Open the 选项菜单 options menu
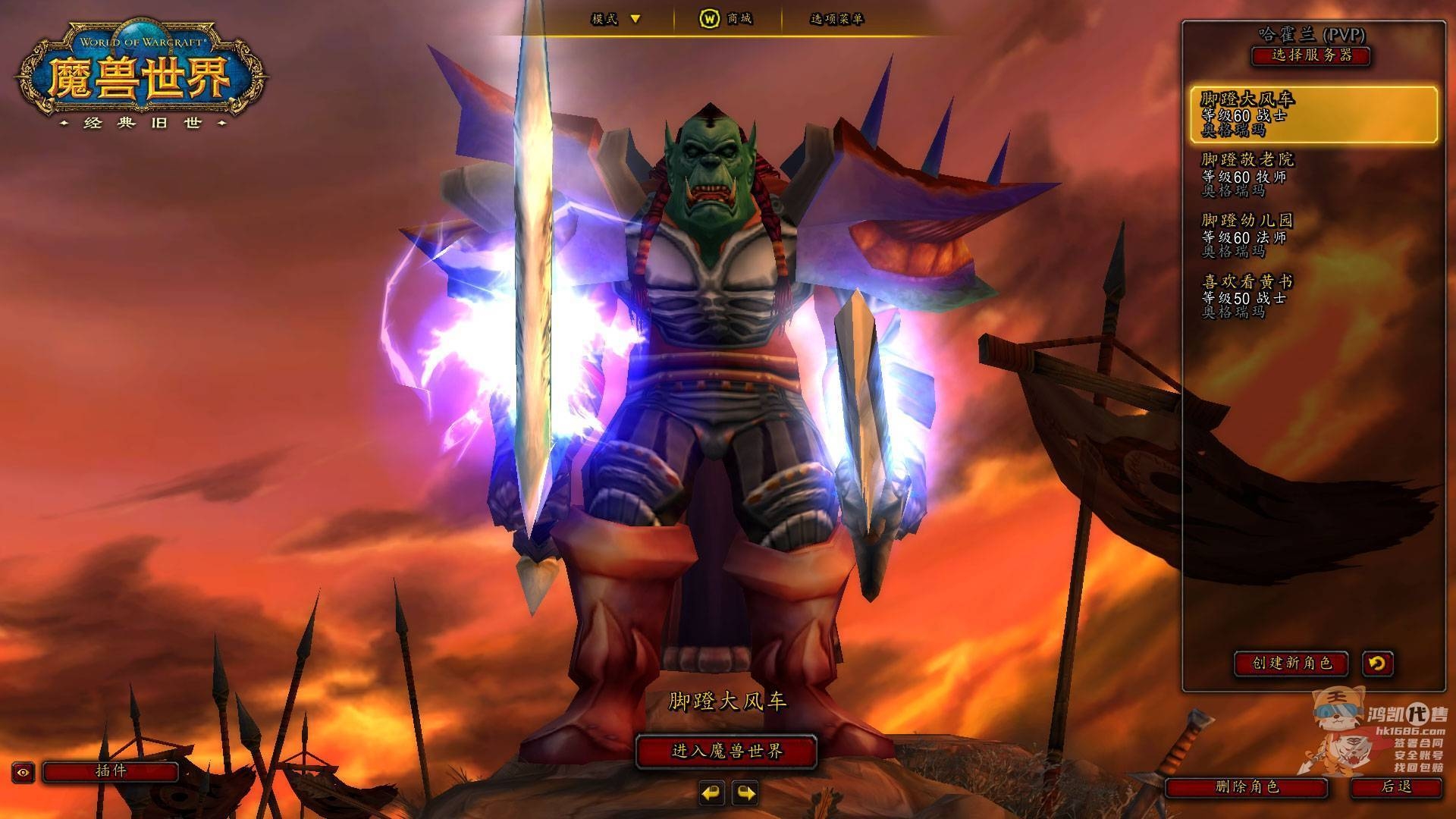The image size is (1456, 819). (x=836, y=19)
